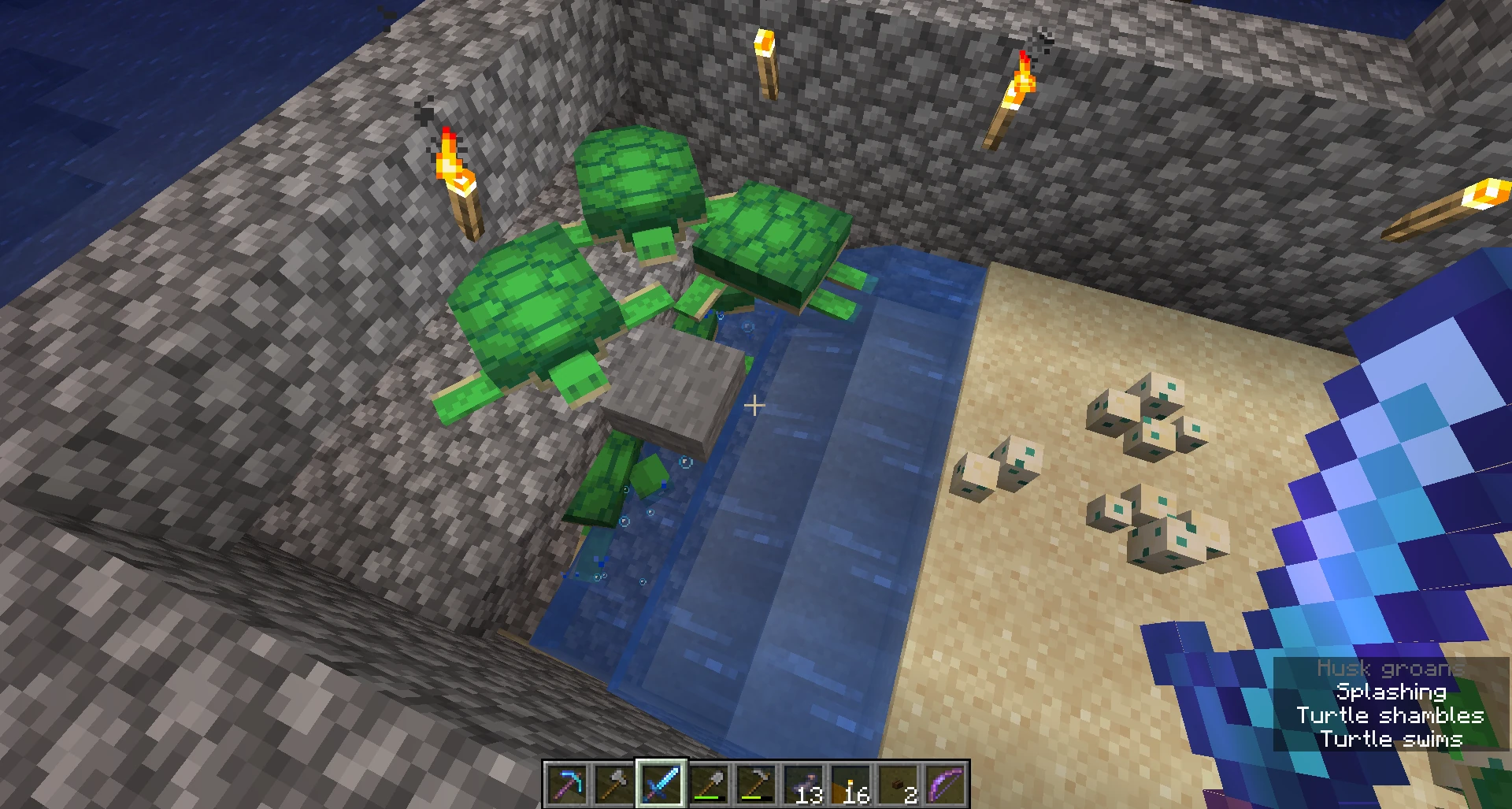Screen dimensions: 1512x809
Task: Click the 'Turtle swims' subtitle text
Action: click(x=1392, y=739)
